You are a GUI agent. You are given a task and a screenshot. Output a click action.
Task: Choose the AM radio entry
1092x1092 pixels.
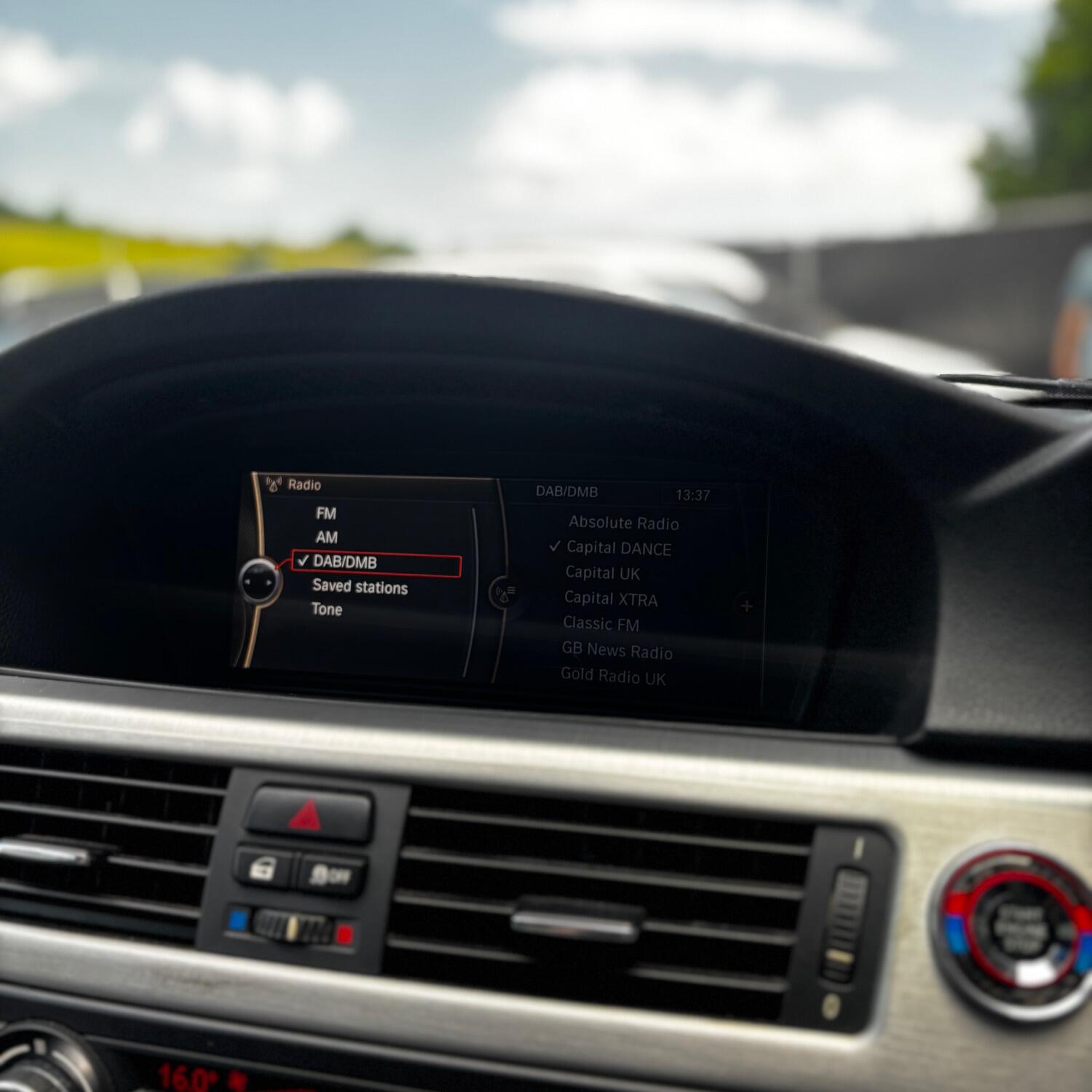(327, 537)
